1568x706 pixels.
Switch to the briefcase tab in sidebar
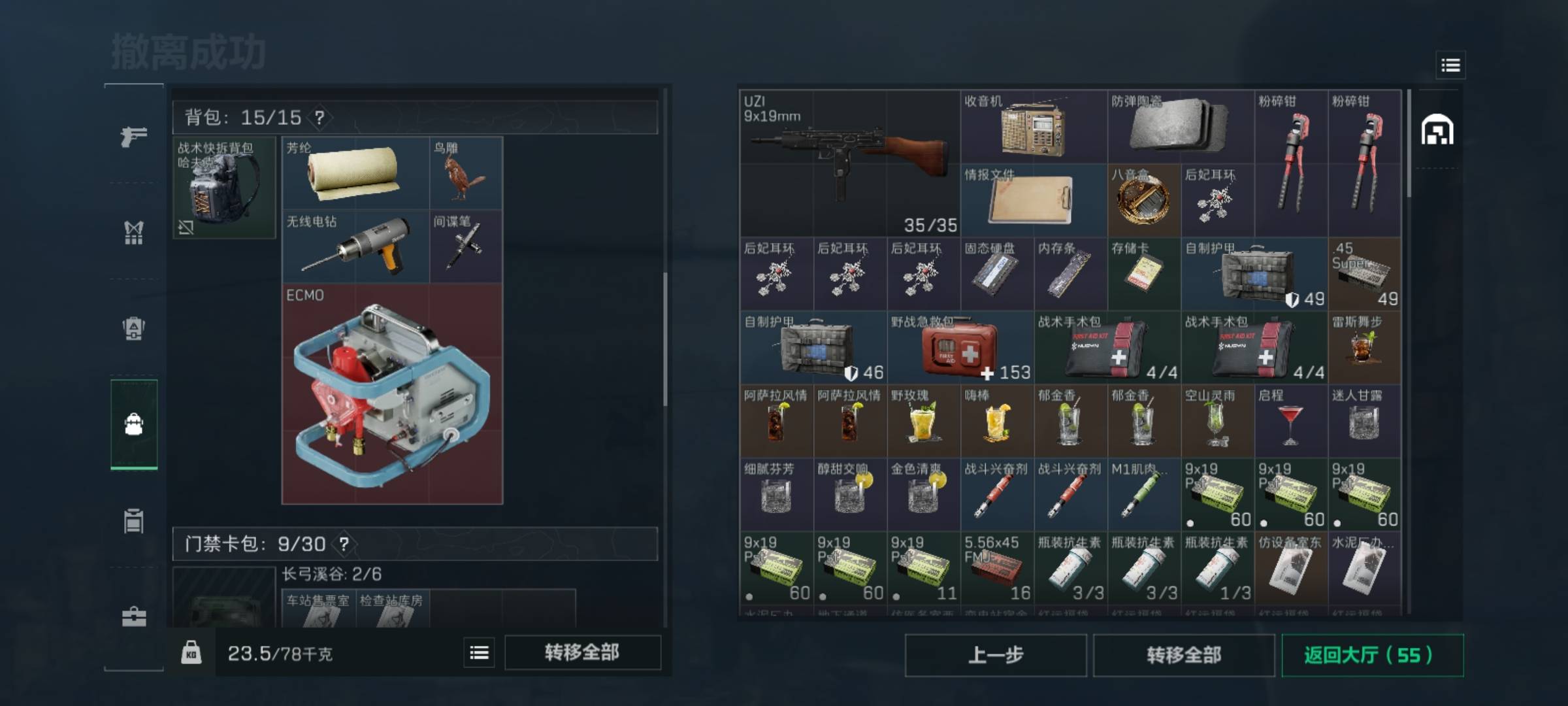tap(134, 616)
